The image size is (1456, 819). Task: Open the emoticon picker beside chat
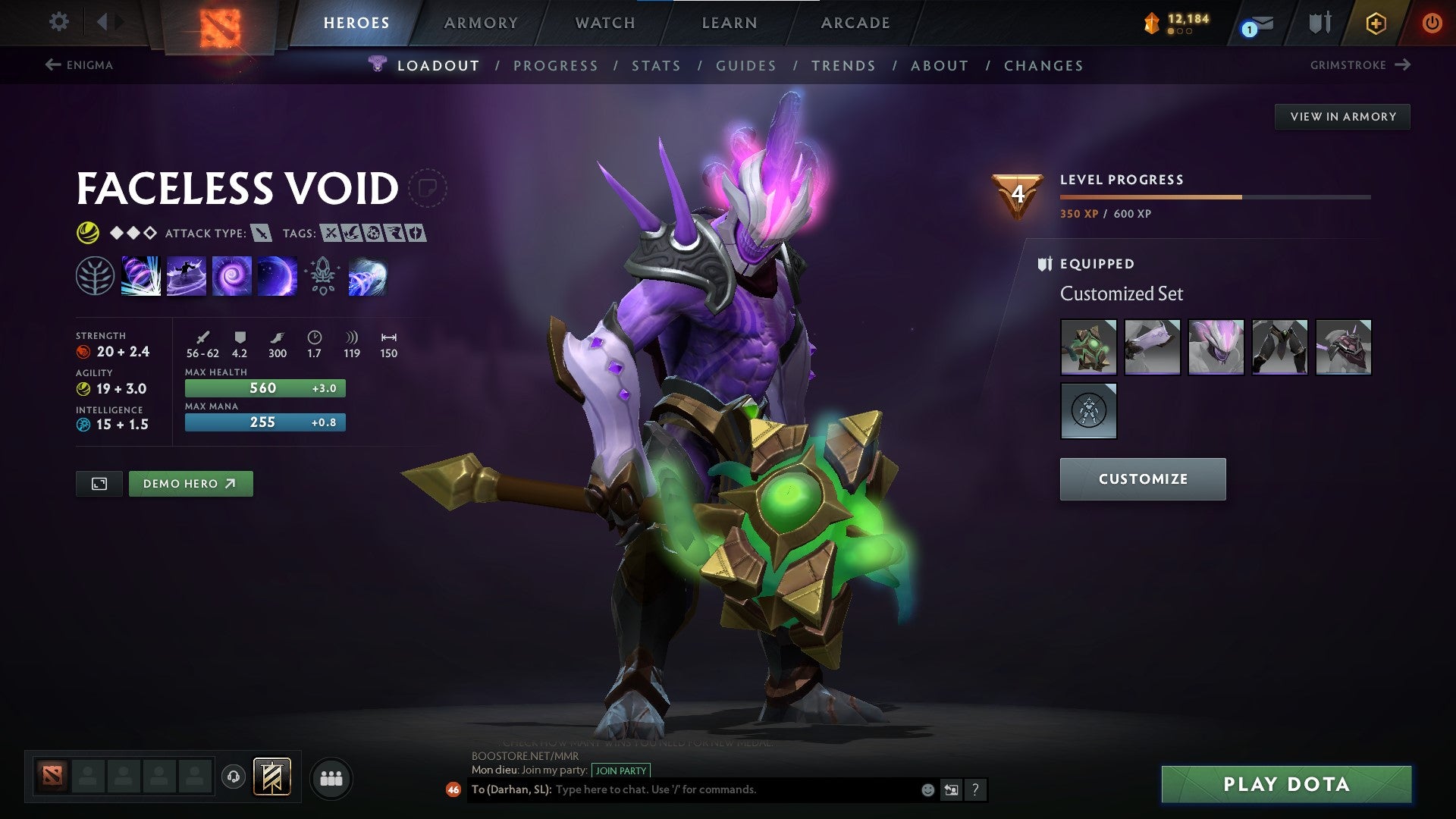tap(927, 789)
